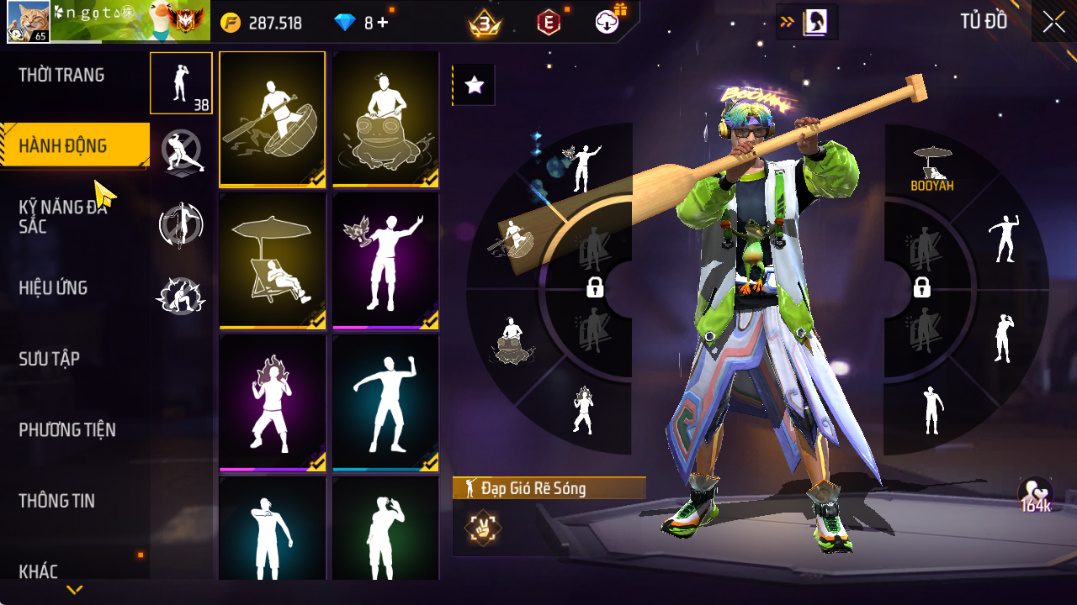
Task: Toggle the star favorites filter
Action: pyautogui.click(x=474, y=86)
